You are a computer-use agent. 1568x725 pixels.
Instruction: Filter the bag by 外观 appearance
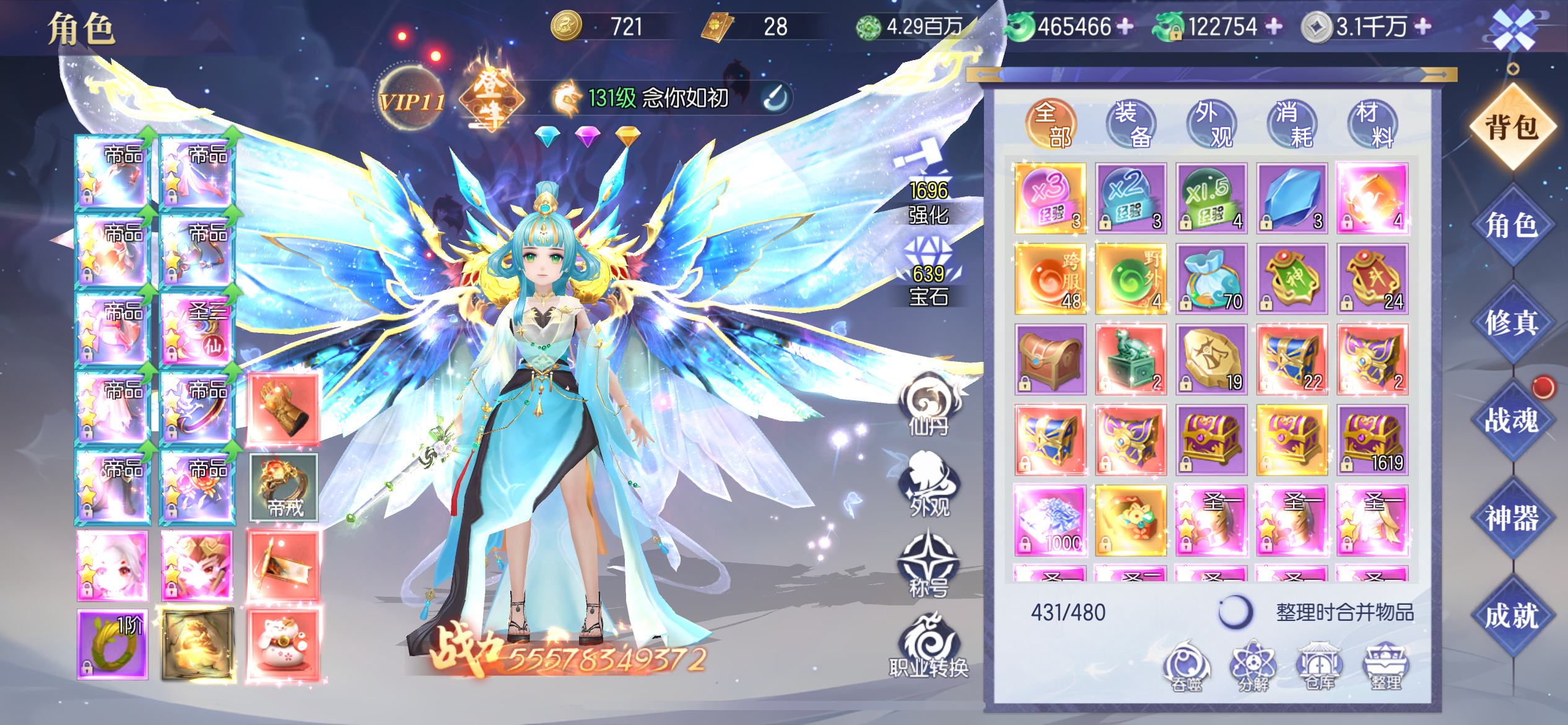click(1211, 125)
